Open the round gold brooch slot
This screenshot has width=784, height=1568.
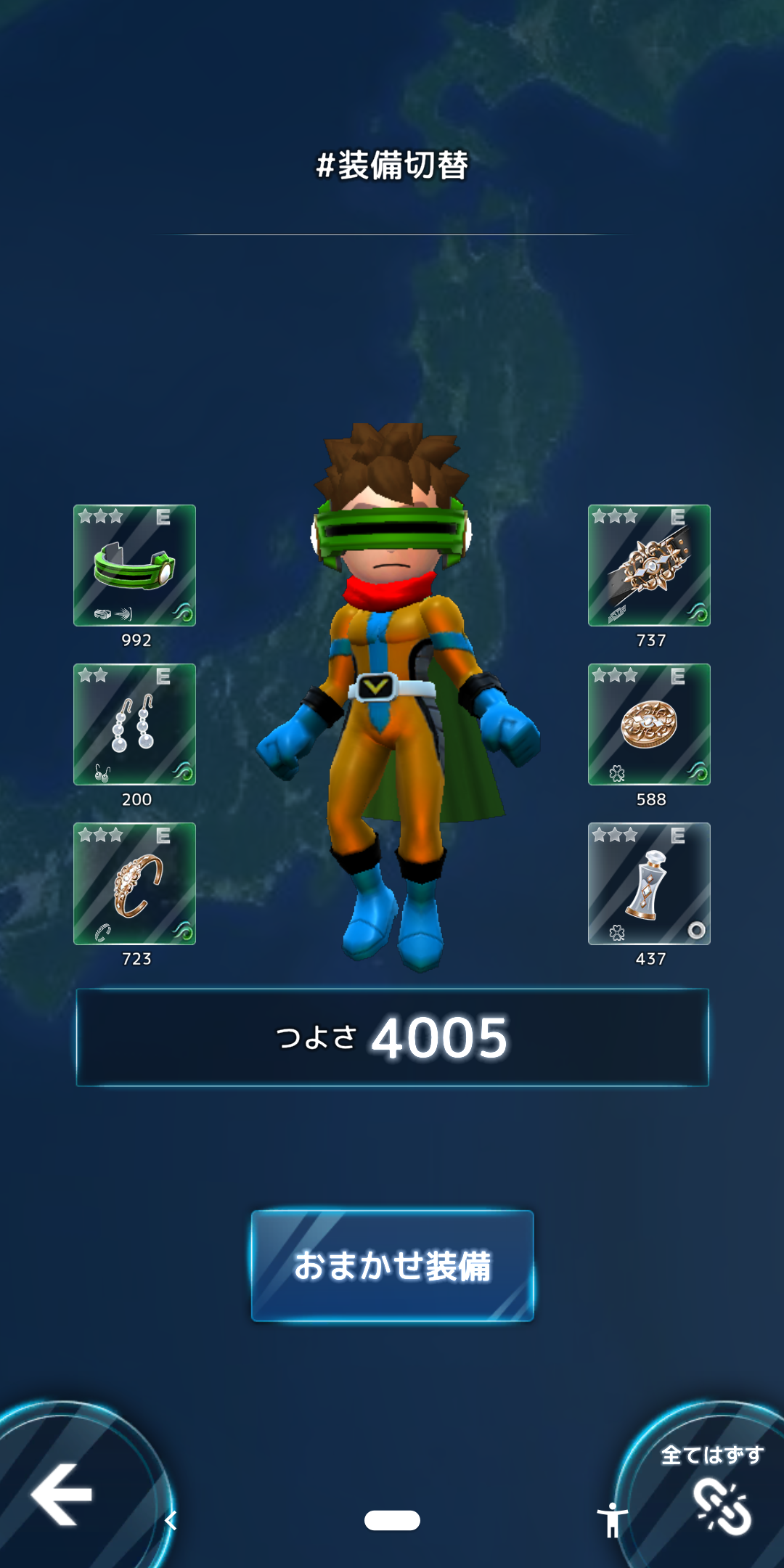[649, 724]
